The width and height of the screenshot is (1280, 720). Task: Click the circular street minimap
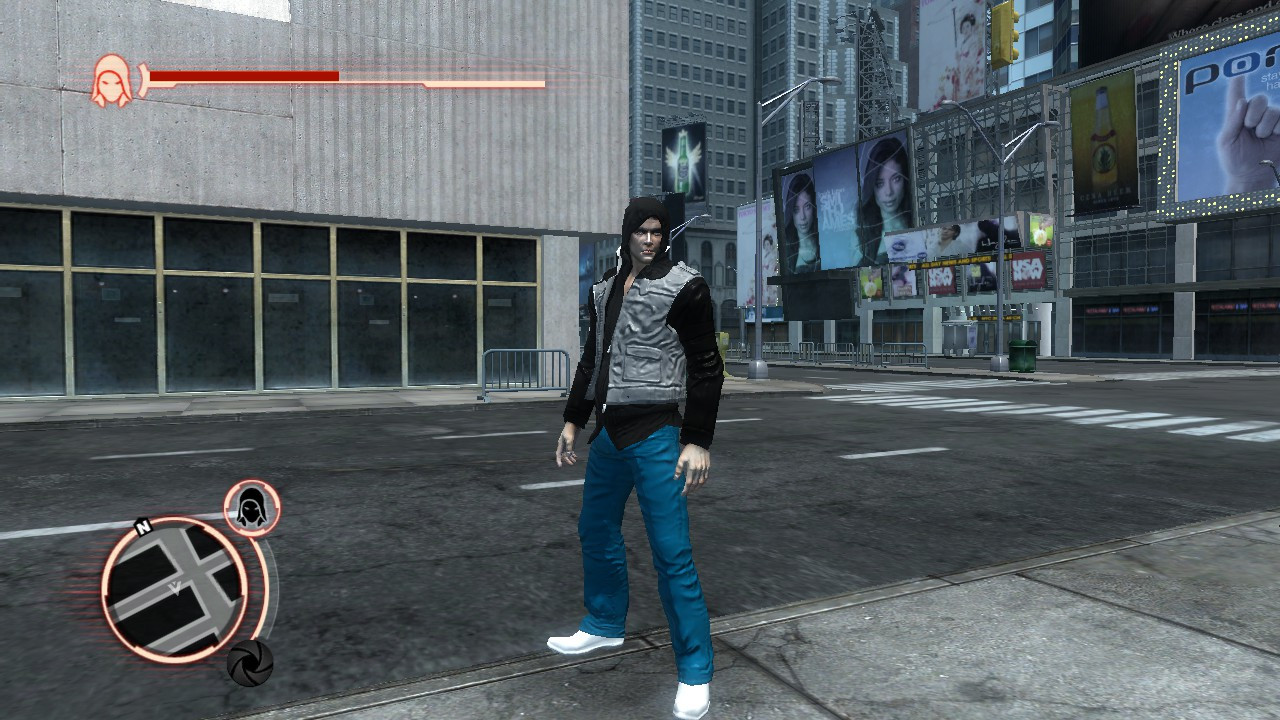[174, 589]
